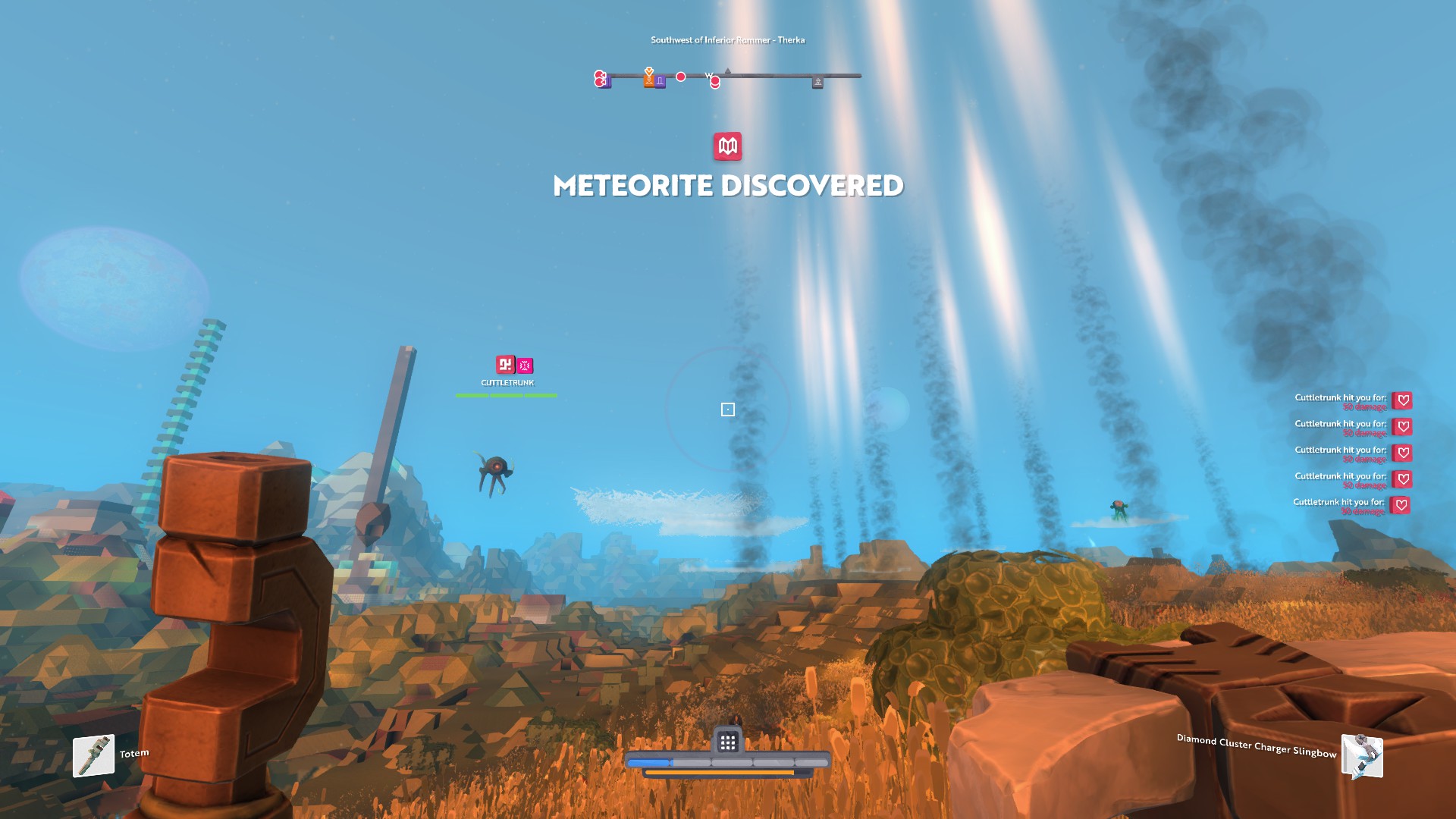
Task: Click the pink aggro indicator beside the Cuttletrunk icon
Action: (524, 366)
